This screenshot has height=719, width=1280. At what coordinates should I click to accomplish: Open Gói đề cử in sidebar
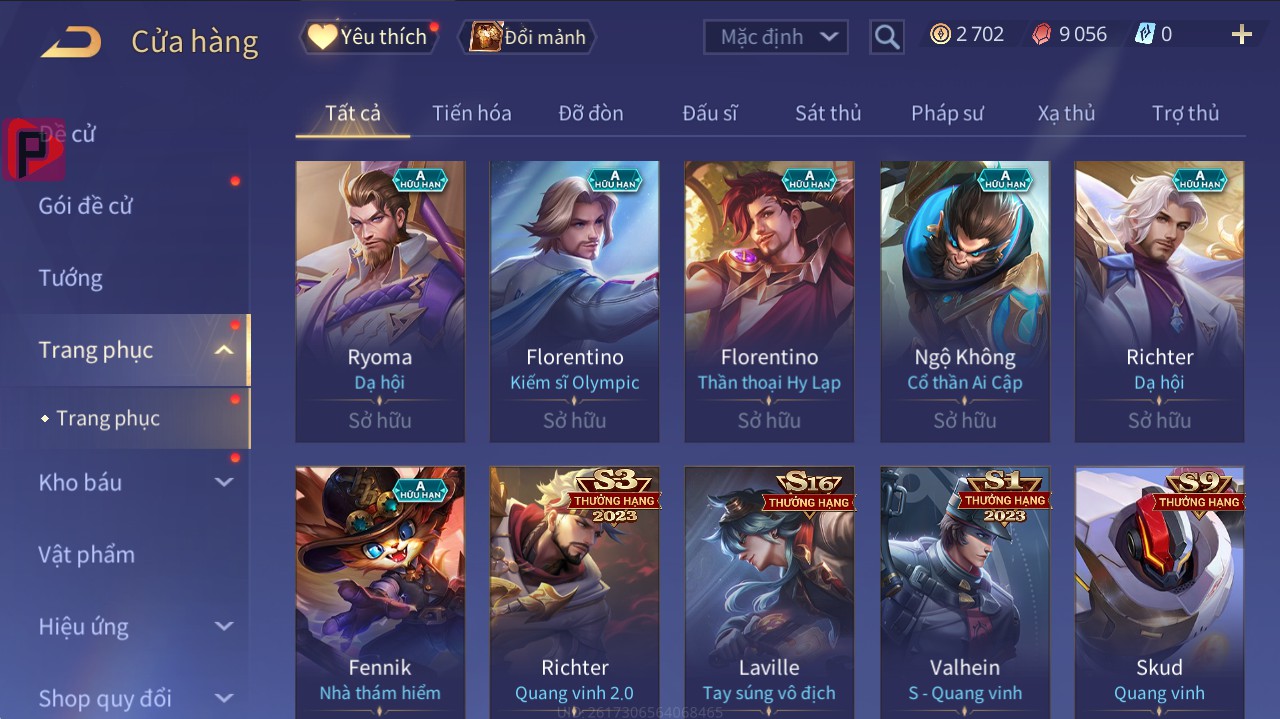[x=86, y=206]
